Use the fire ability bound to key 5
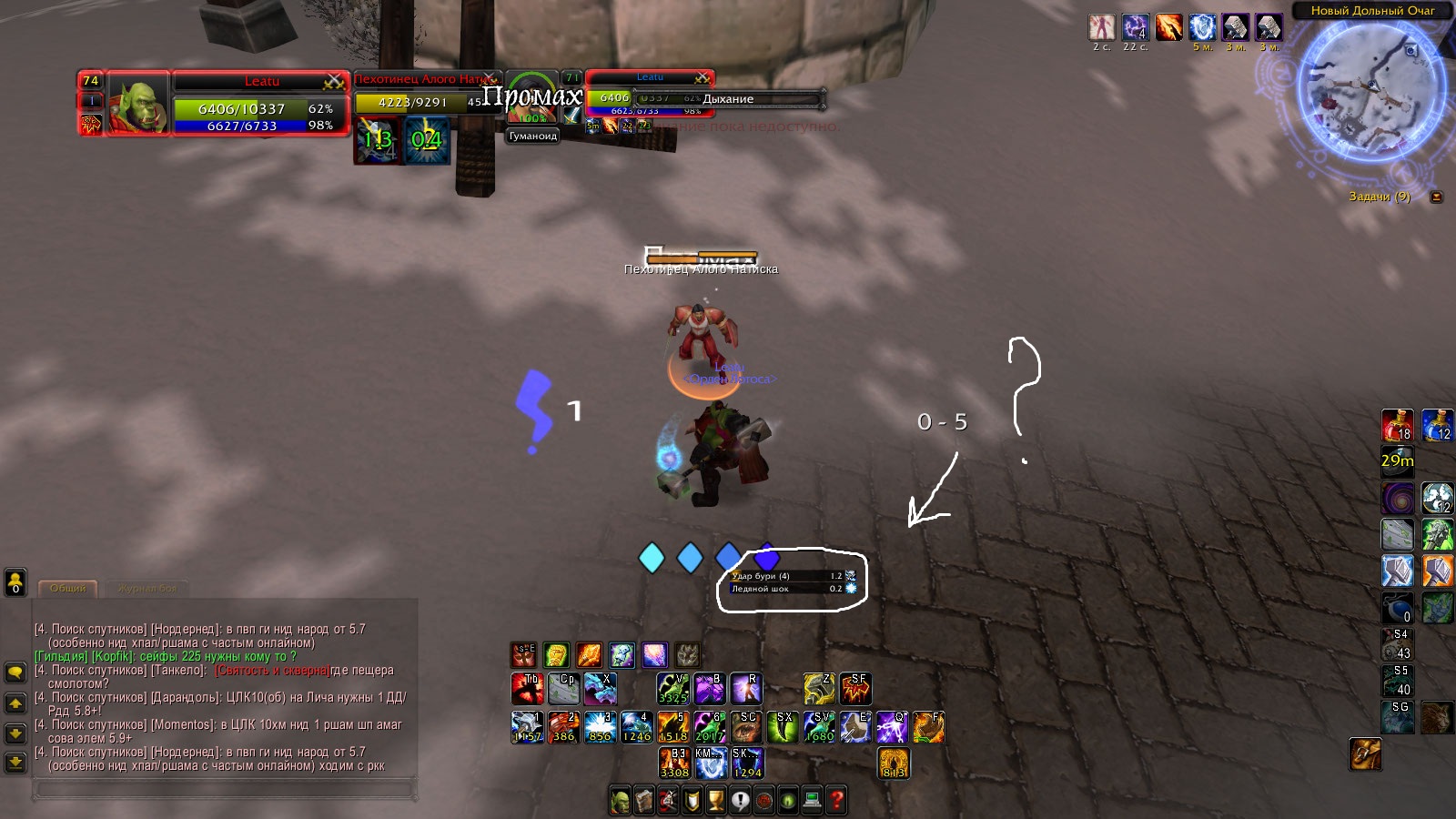1456x819 pixels. [673, 727]
